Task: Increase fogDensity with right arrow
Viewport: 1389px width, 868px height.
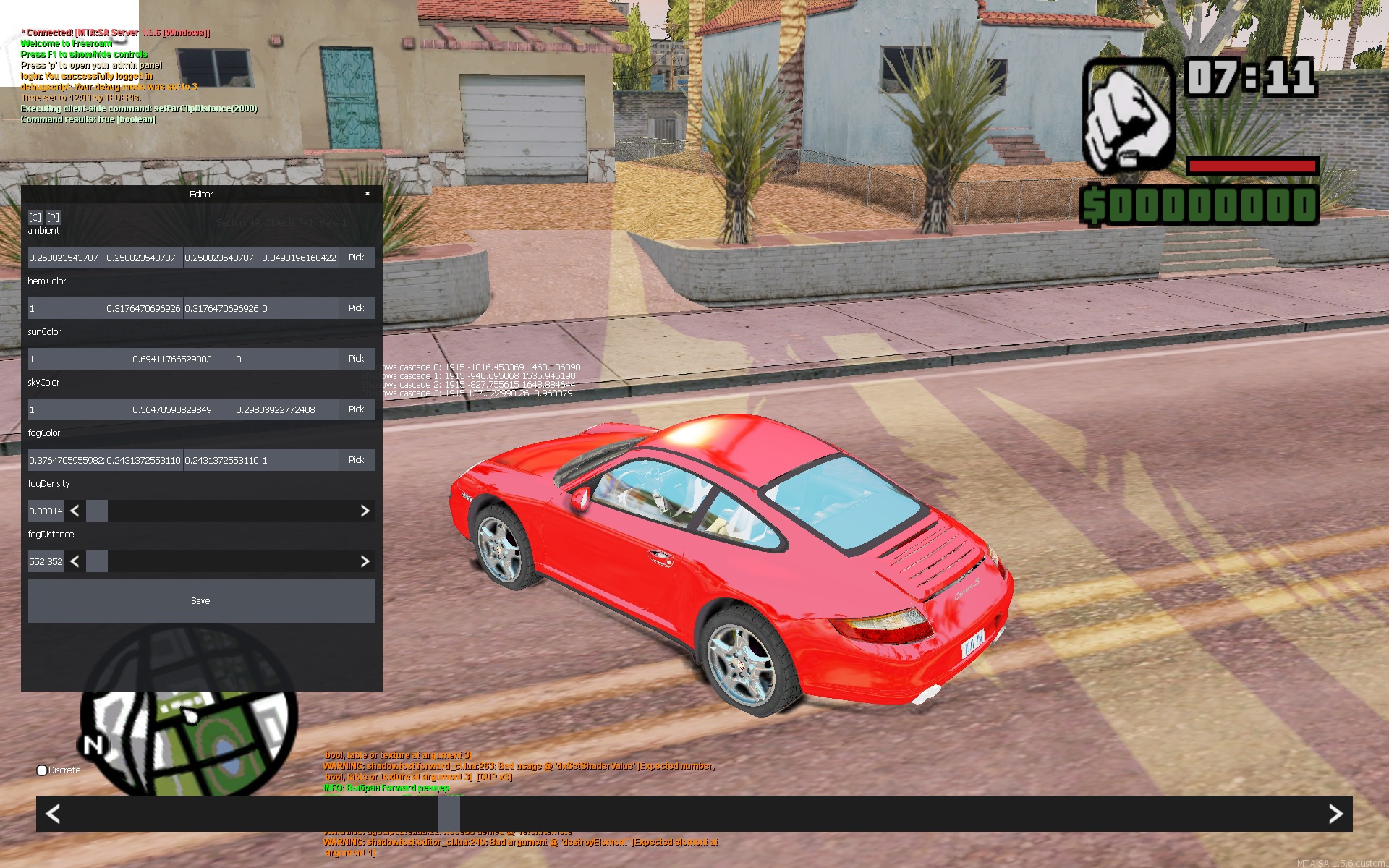Action: point(365,511)
